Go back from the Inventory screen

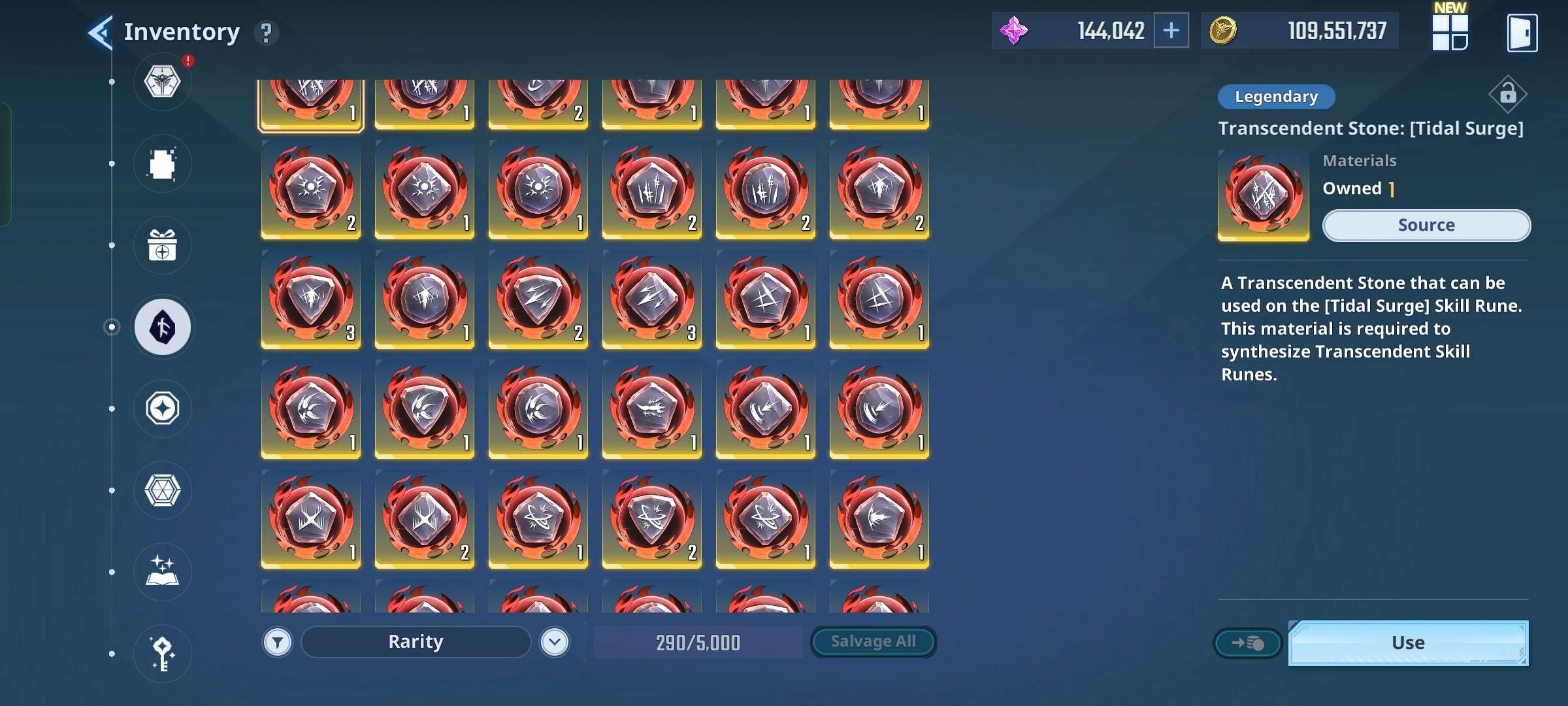point(101,32)
